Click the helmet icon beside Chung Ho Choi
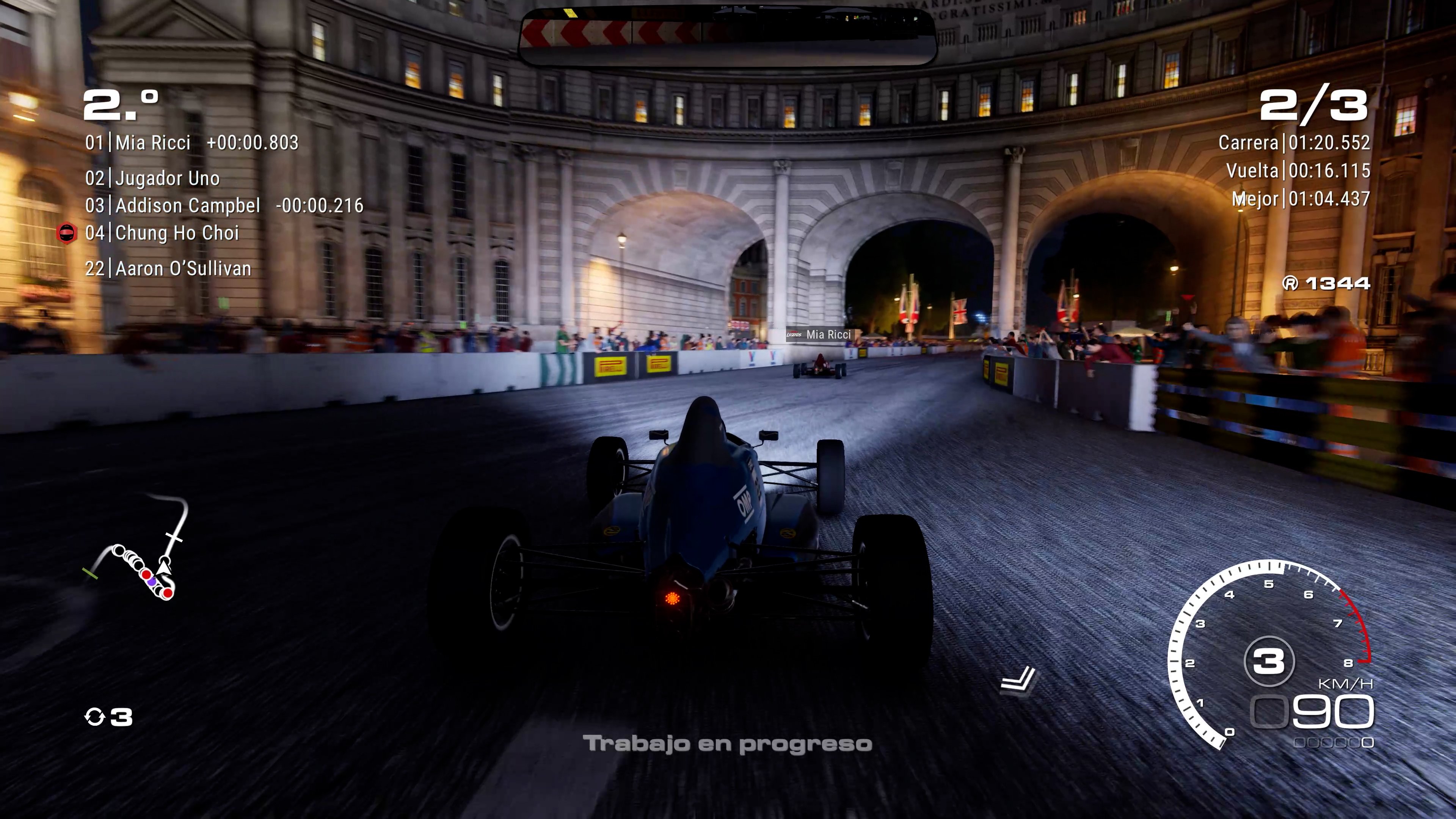 click(68, 232)
